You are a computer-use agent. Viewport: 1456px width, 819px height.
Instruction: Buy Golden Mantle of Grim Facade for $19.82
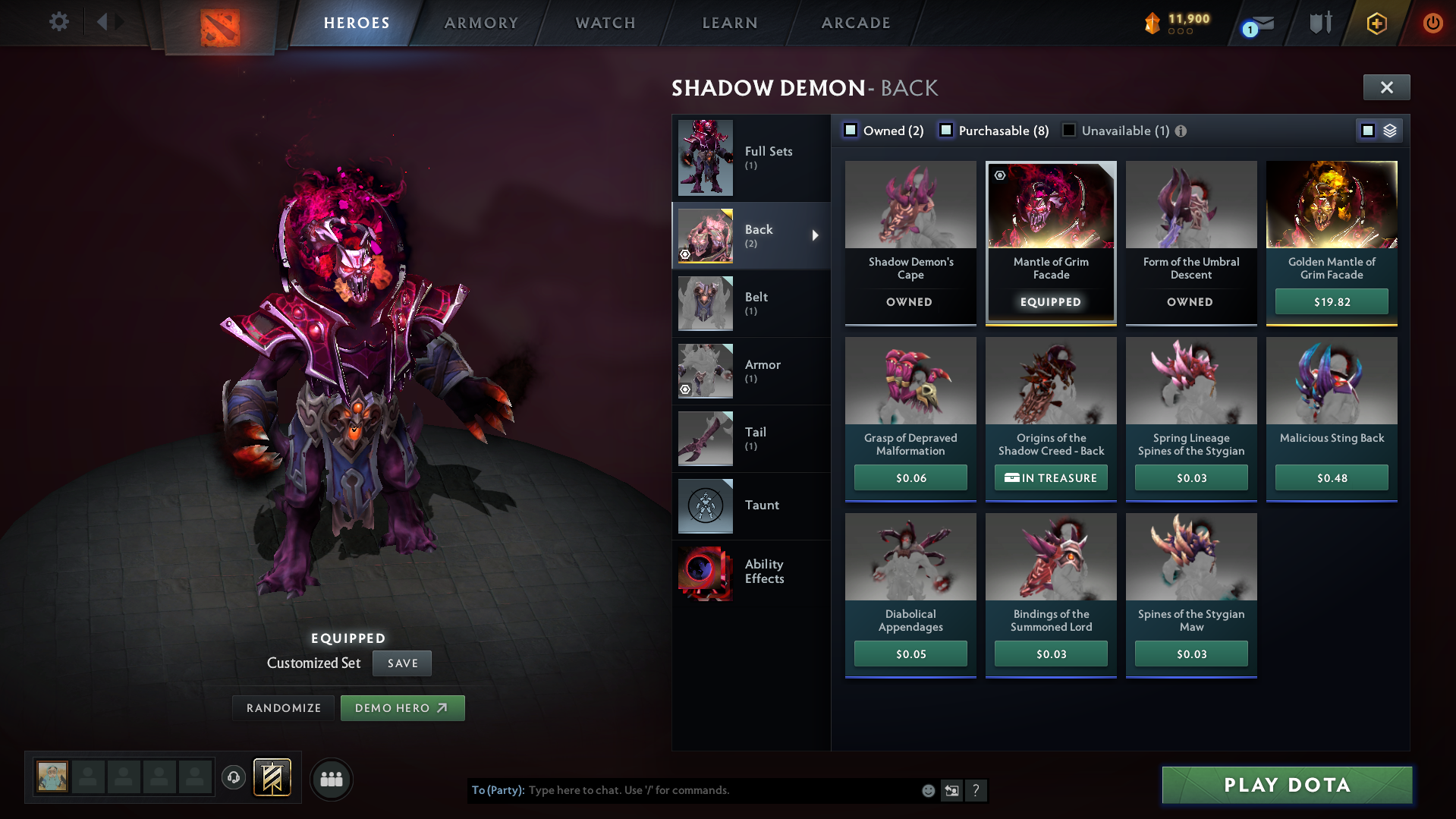[1331, 301]
